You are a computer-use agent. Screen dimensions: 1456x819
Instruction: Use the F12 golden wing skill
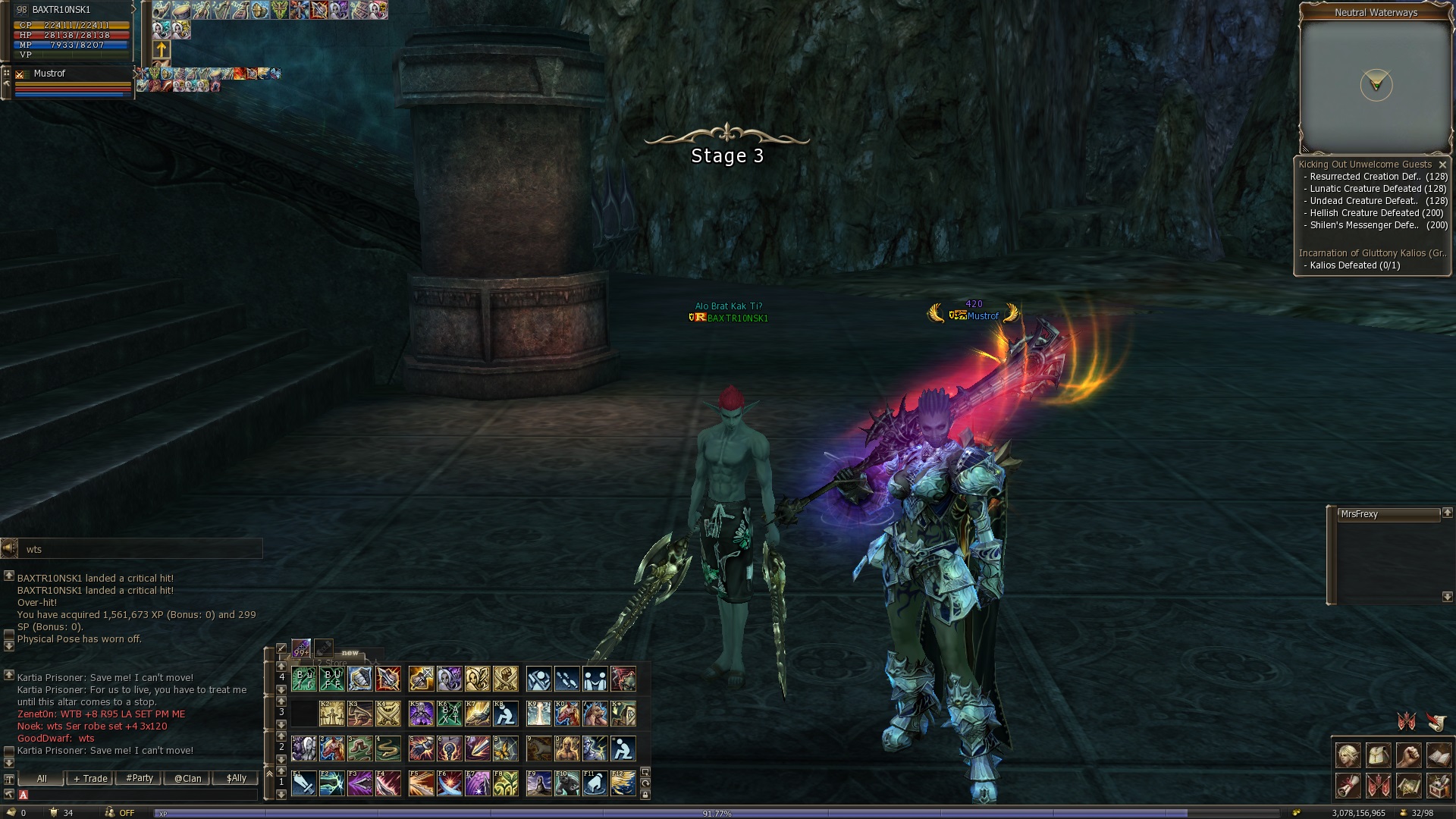(x=623, y=783)
